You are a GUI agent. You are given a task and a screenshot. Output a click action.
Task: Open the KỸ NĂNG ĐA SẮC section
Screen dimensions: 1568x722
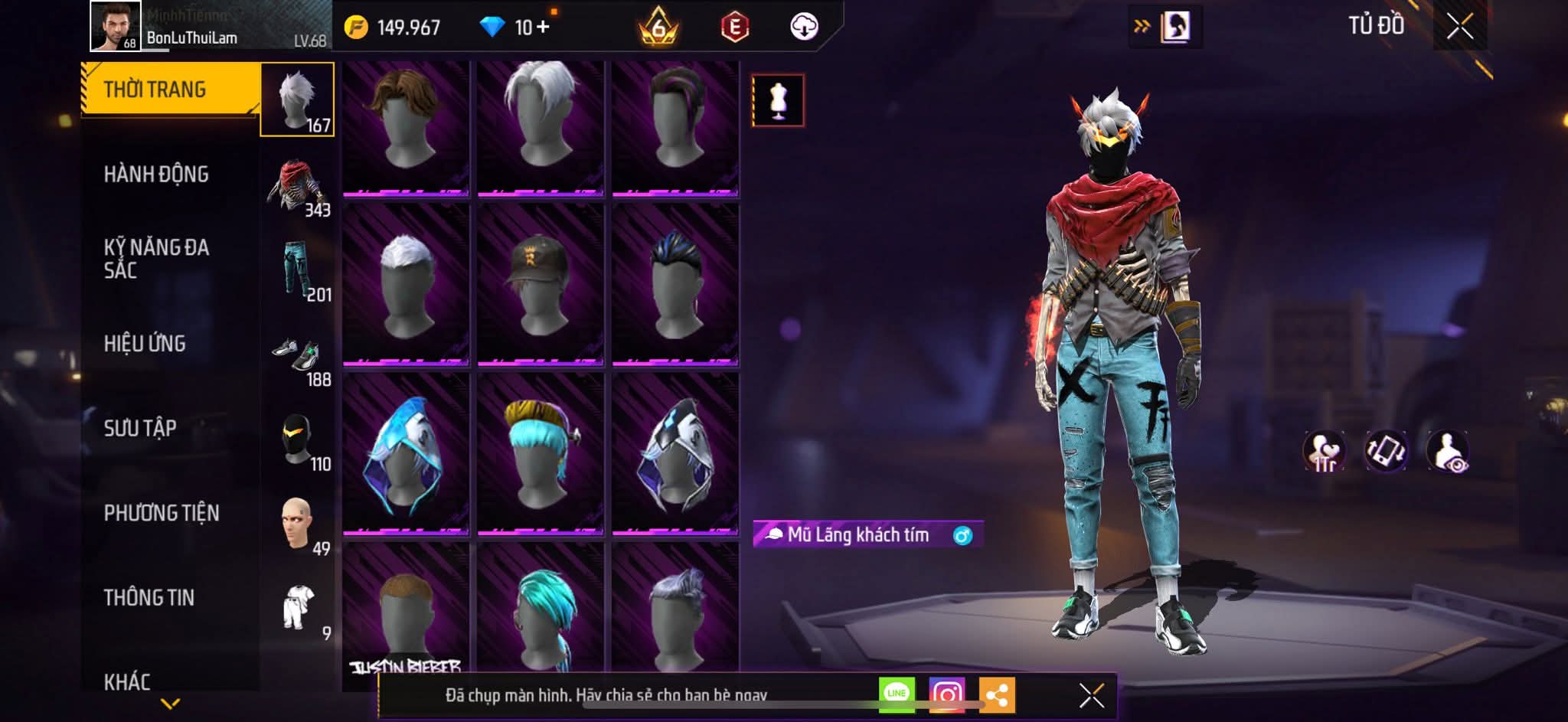(156, 259)
